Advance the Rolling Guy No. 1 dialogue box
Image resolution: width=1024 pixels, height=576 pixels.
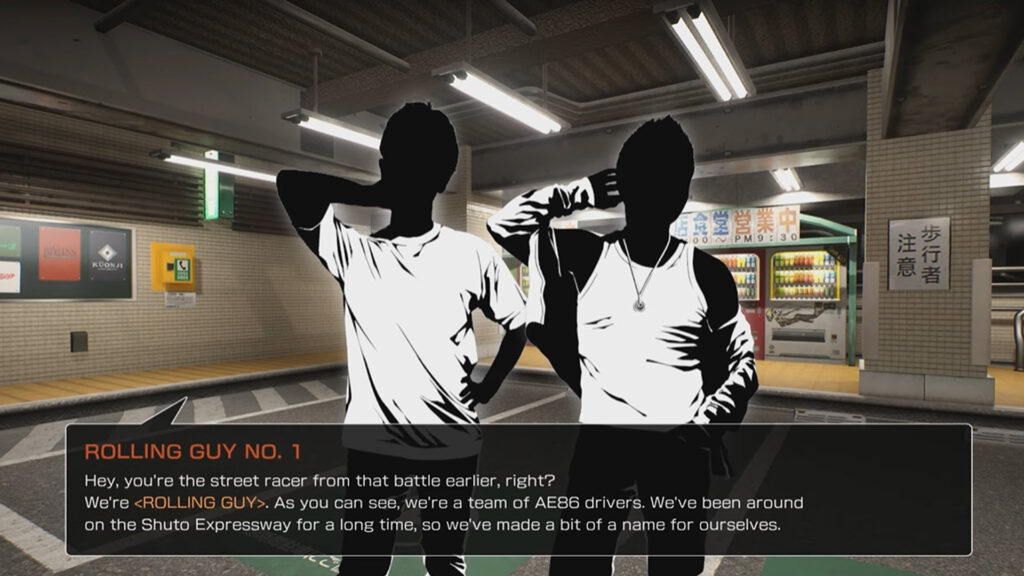pos(518,489)
